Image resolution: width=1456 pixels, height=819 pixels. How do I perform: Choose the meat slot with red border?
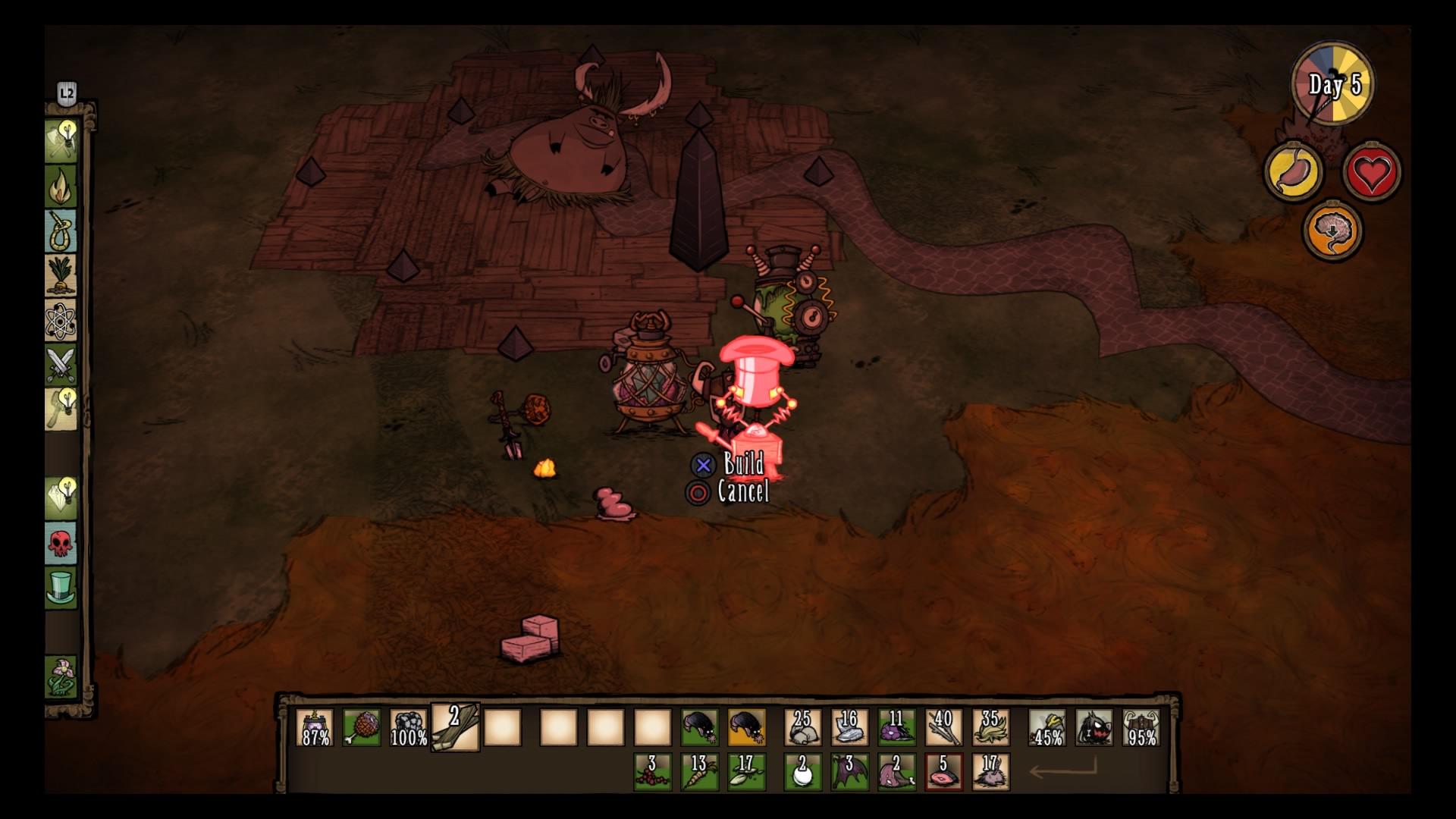(x=943, y=771)
